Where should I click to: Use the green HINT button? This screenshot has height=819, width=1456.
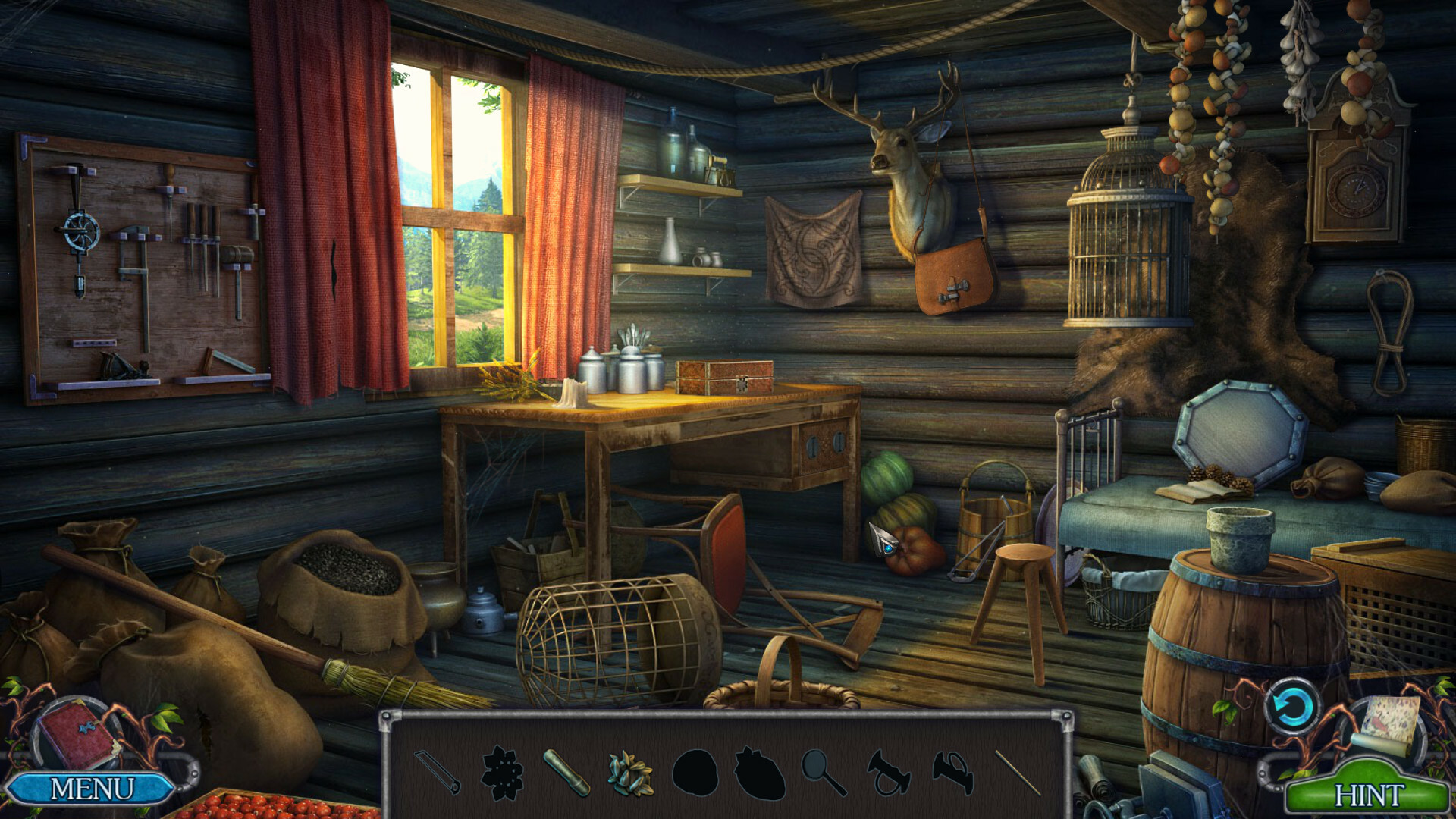click(1368, 795)
